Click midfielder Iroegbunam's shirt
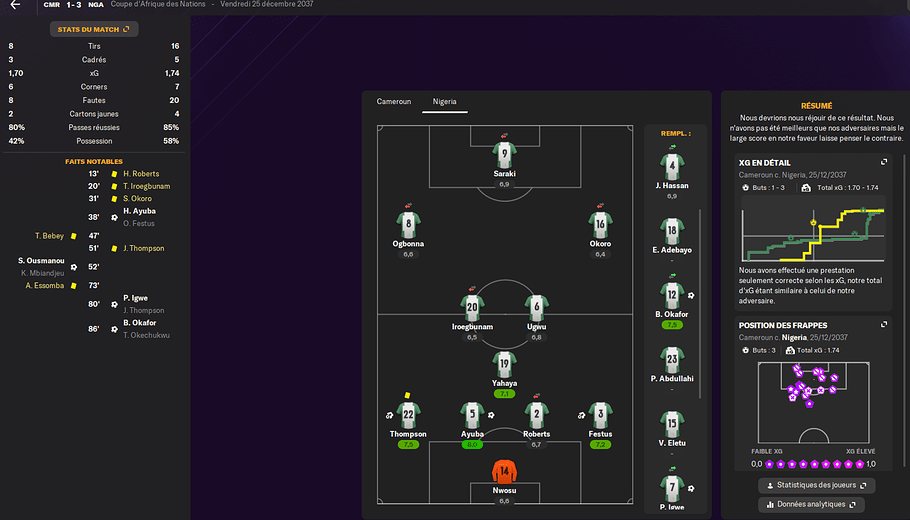 point(472,308)
